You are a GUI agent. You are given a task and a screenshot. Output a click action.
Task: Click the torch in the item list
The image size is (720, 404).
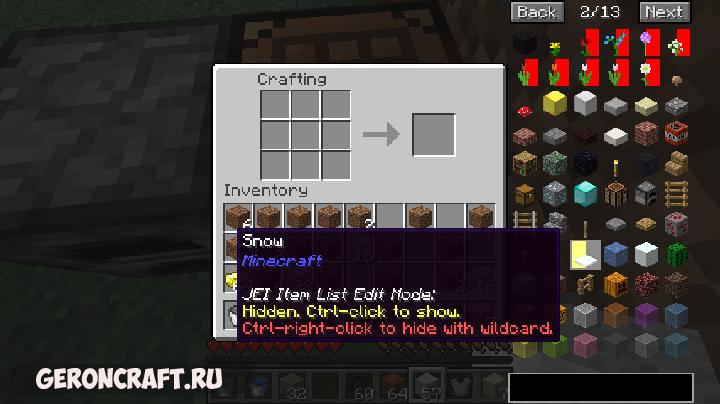(618, 164)
